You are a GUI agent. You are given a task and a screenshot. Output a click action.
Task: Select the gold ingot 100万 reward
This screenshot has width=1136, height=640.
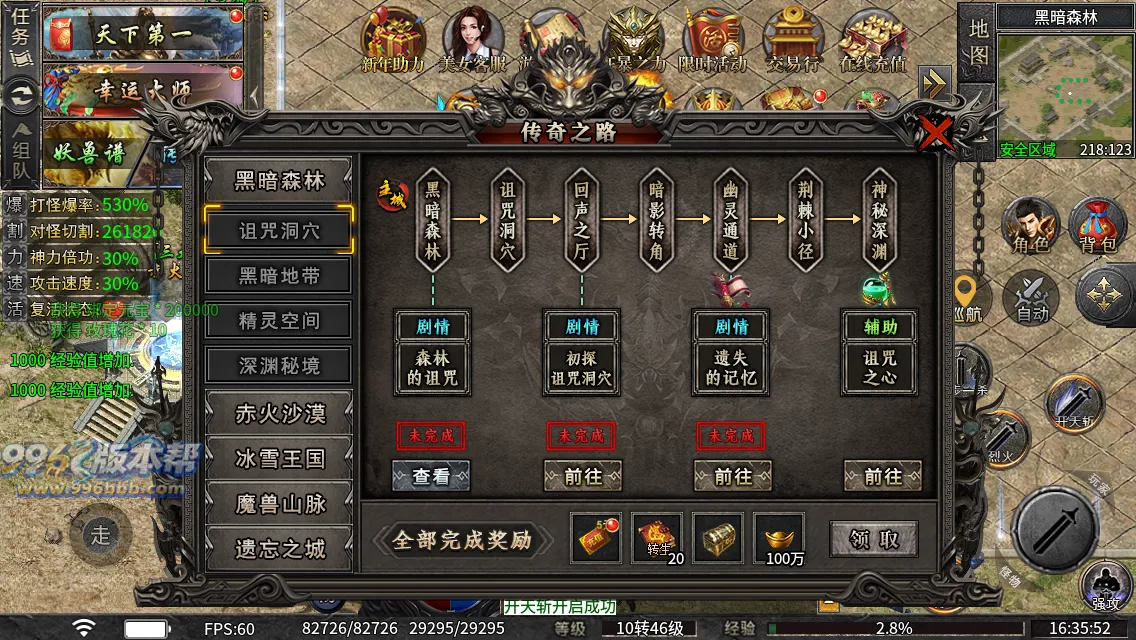pos(779,540)
